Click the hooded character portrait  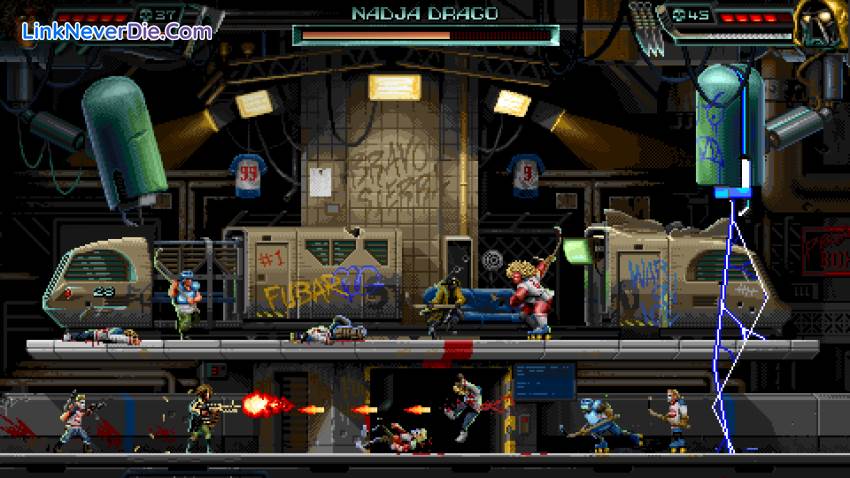tap(818, 23)
